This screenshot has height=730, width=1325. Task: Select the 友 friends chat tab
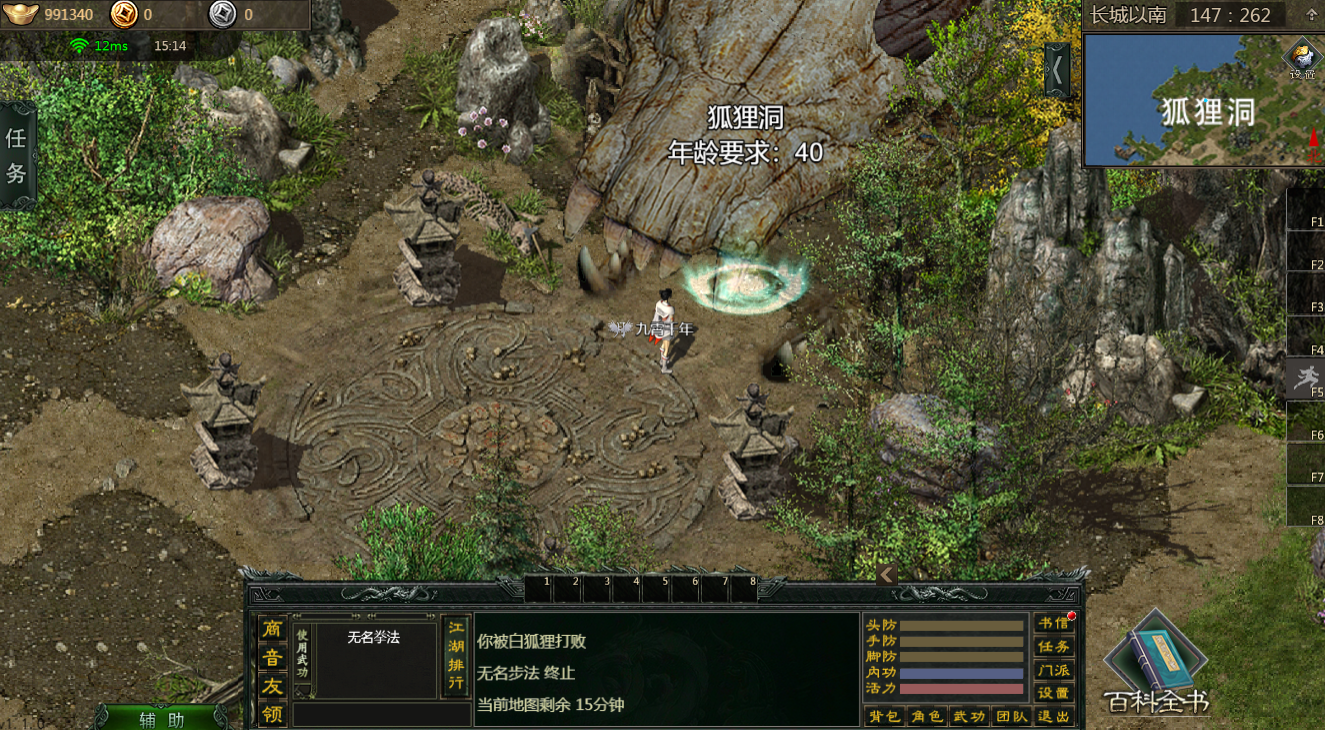272,686
